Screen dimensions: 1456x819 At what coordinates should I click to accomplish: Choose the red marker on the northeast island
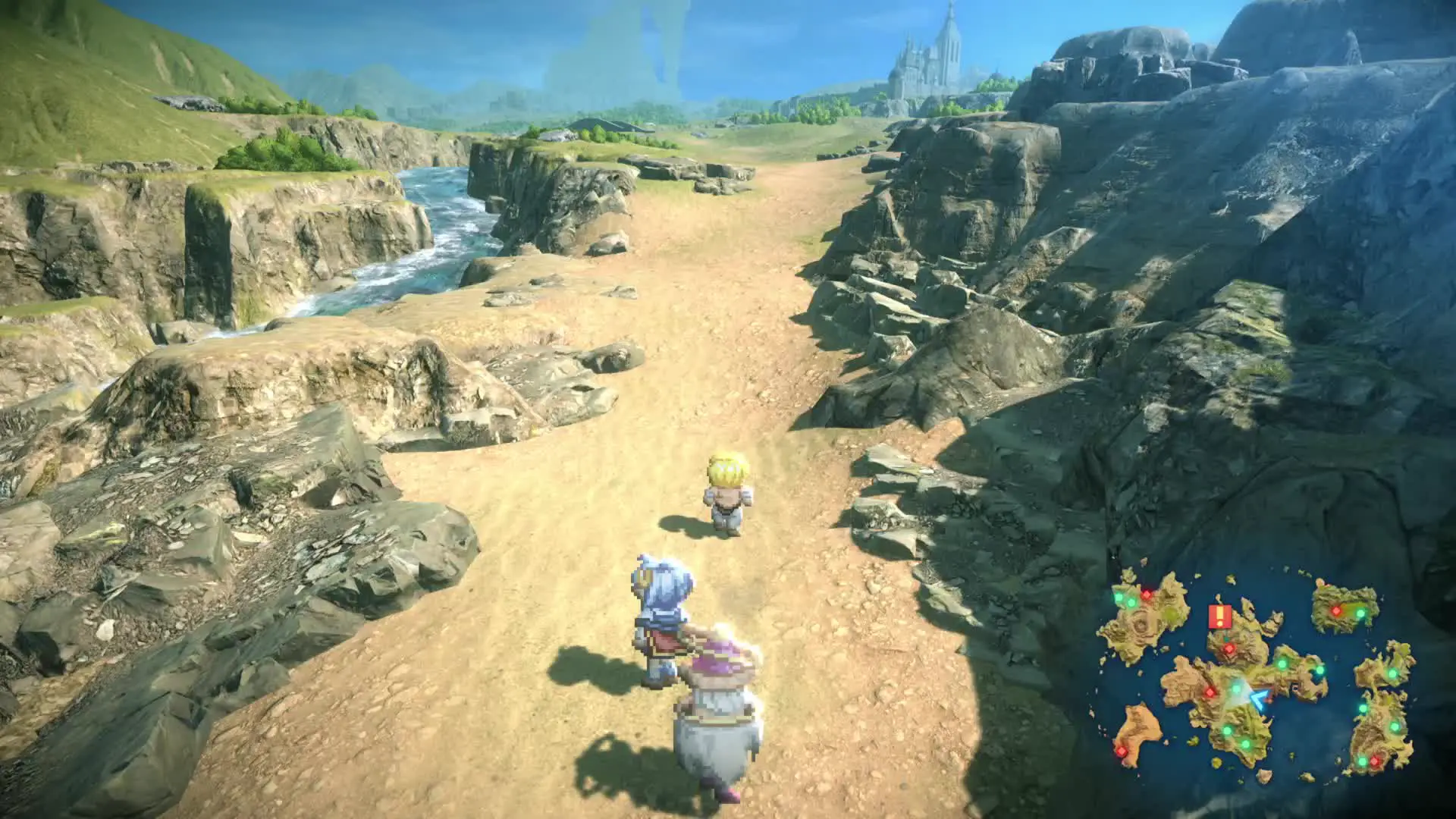[1336, 610]
